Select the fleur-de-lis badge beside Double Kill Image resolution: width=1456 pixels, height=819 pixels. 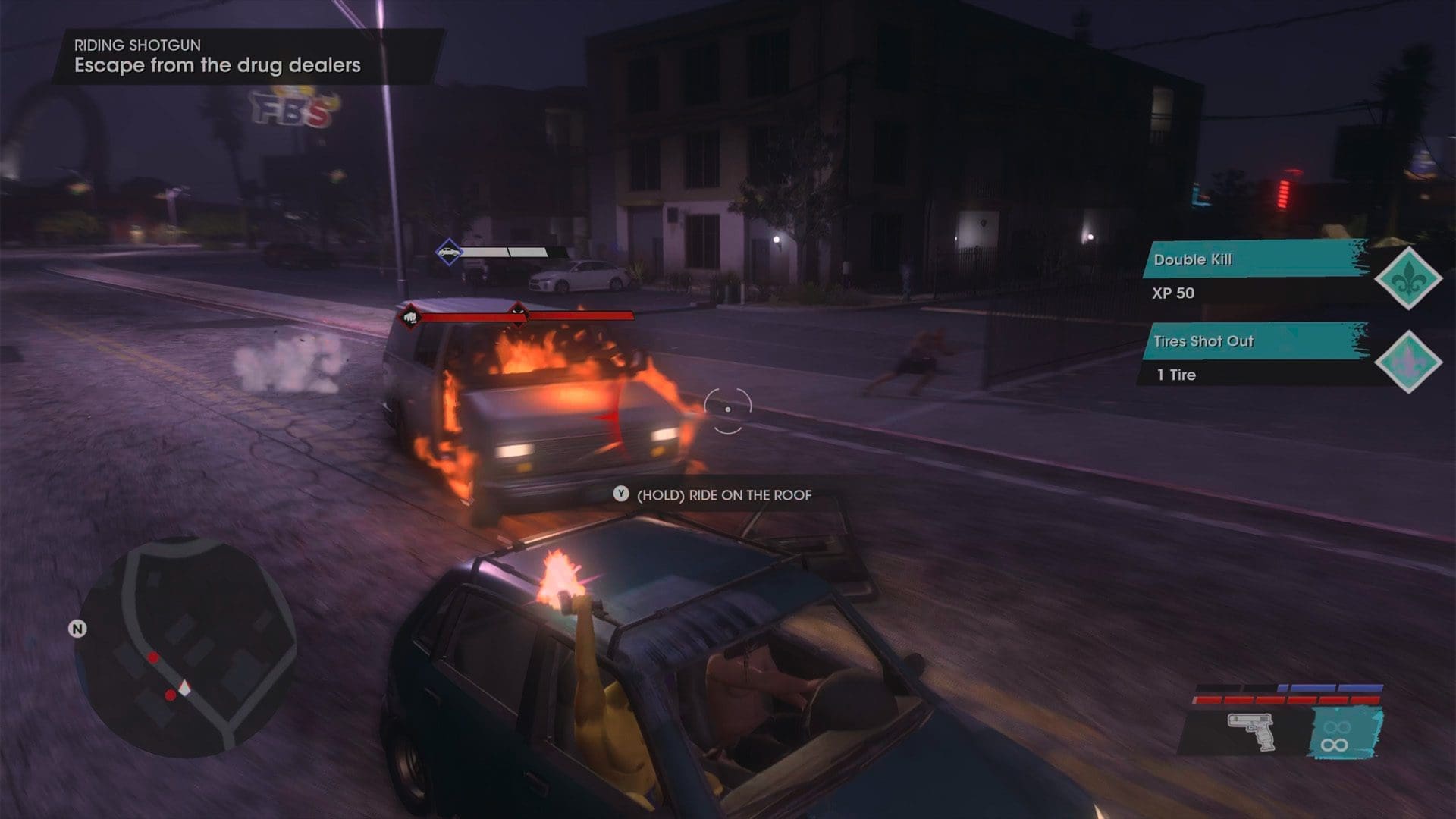pyautogui.click(x=1408, y=278)
